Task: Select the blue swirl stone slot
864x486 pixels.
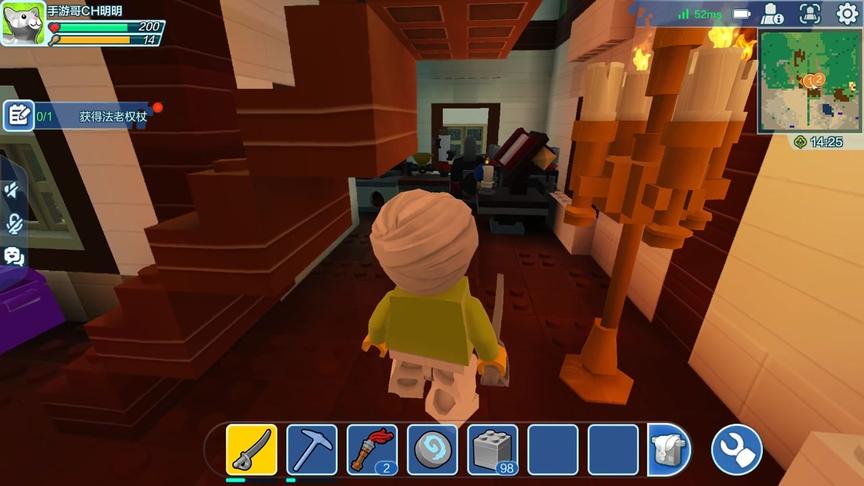Action: click(432, 449)
